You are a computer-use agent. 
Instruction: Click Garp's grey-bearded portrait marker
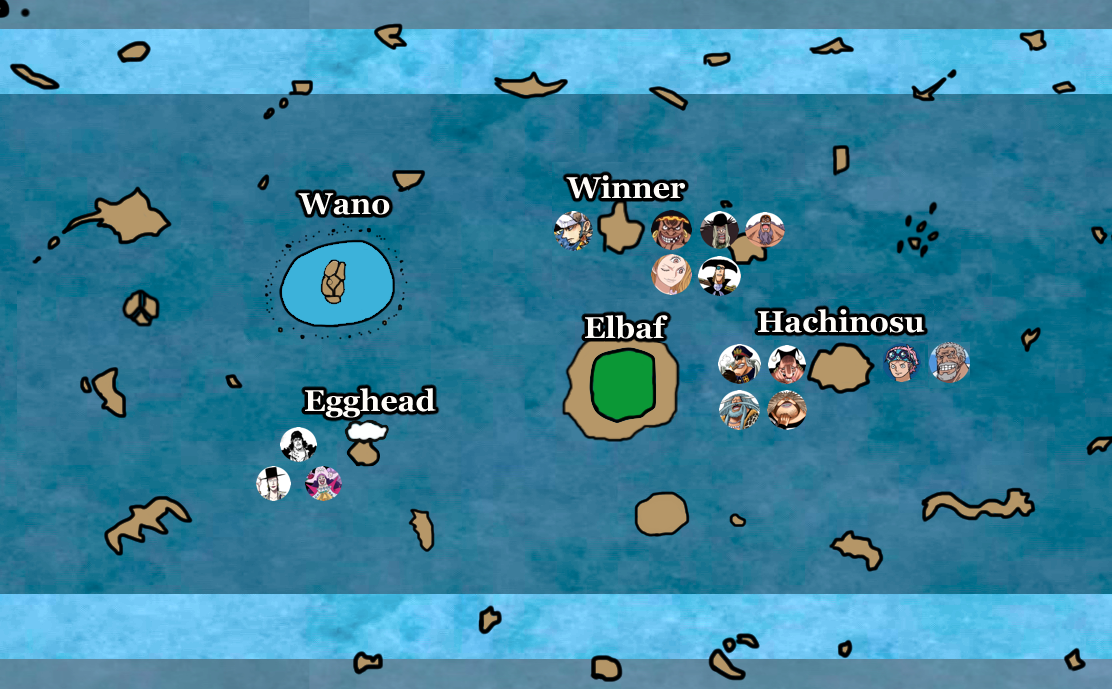point(949,364)
